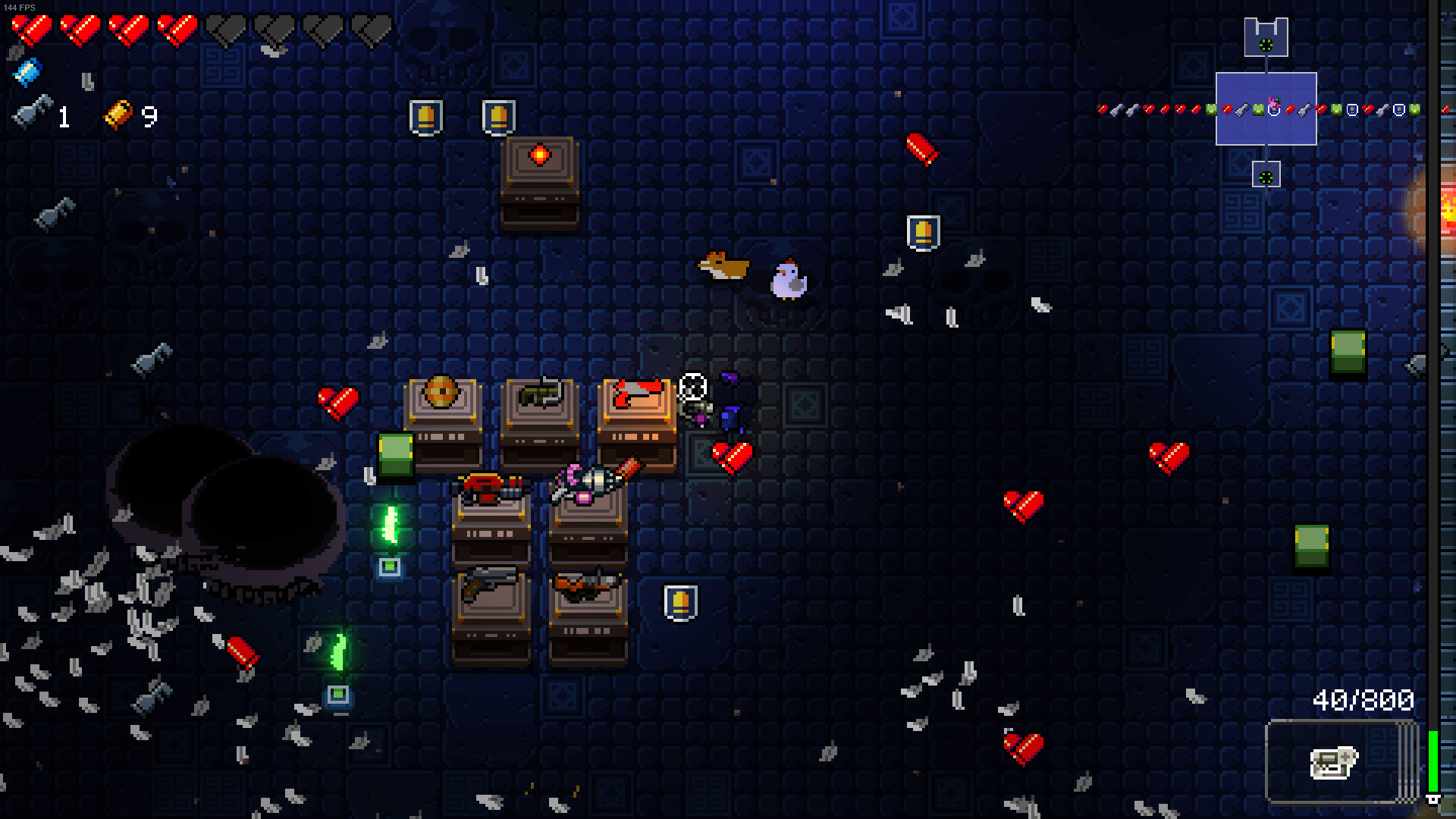Viewport: 1456px width, 819px height.
Task: Click the gold casing currency icon
Action: coord(118,114)
